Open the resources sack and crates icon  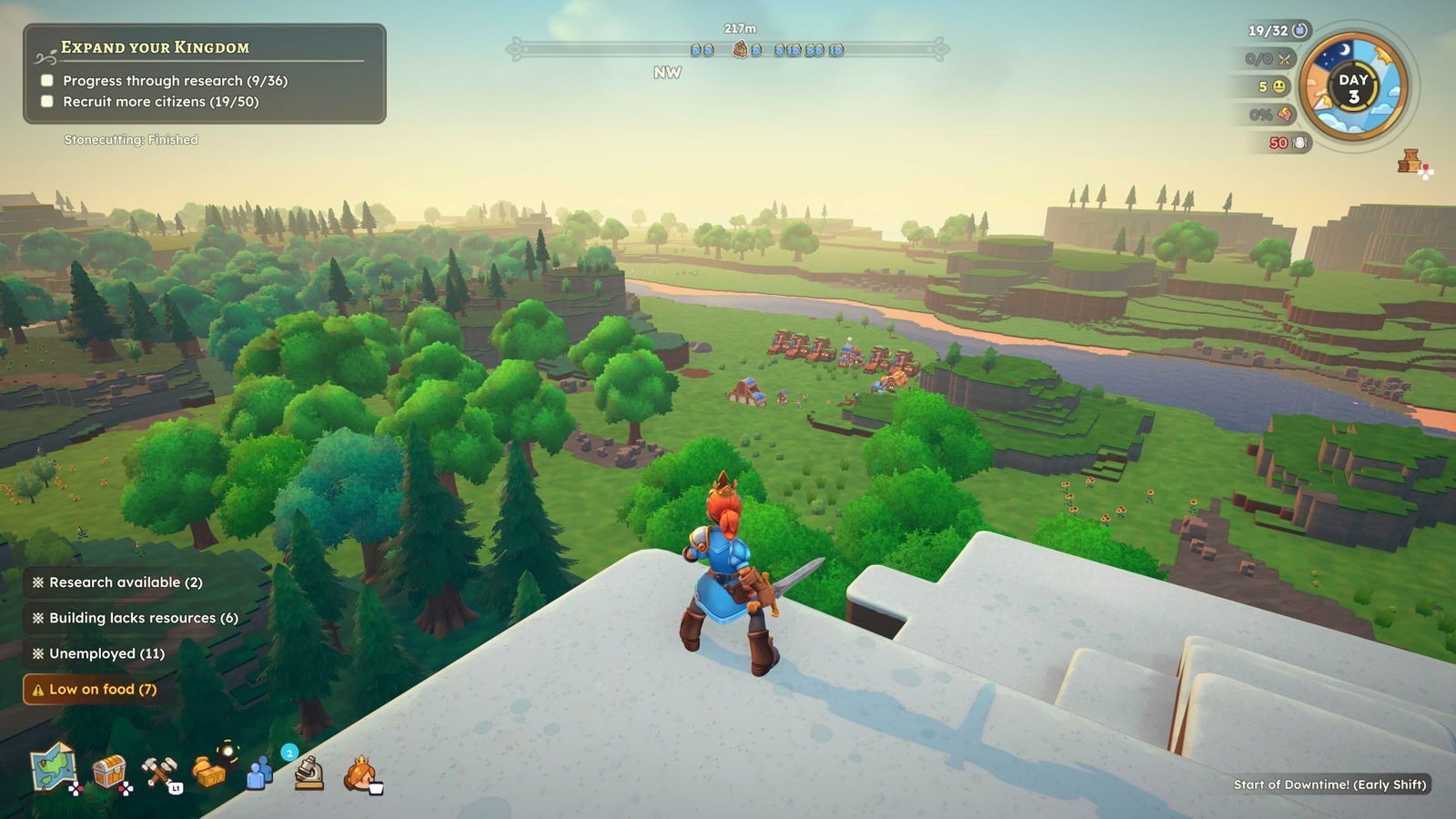click(x=210, y=772)
